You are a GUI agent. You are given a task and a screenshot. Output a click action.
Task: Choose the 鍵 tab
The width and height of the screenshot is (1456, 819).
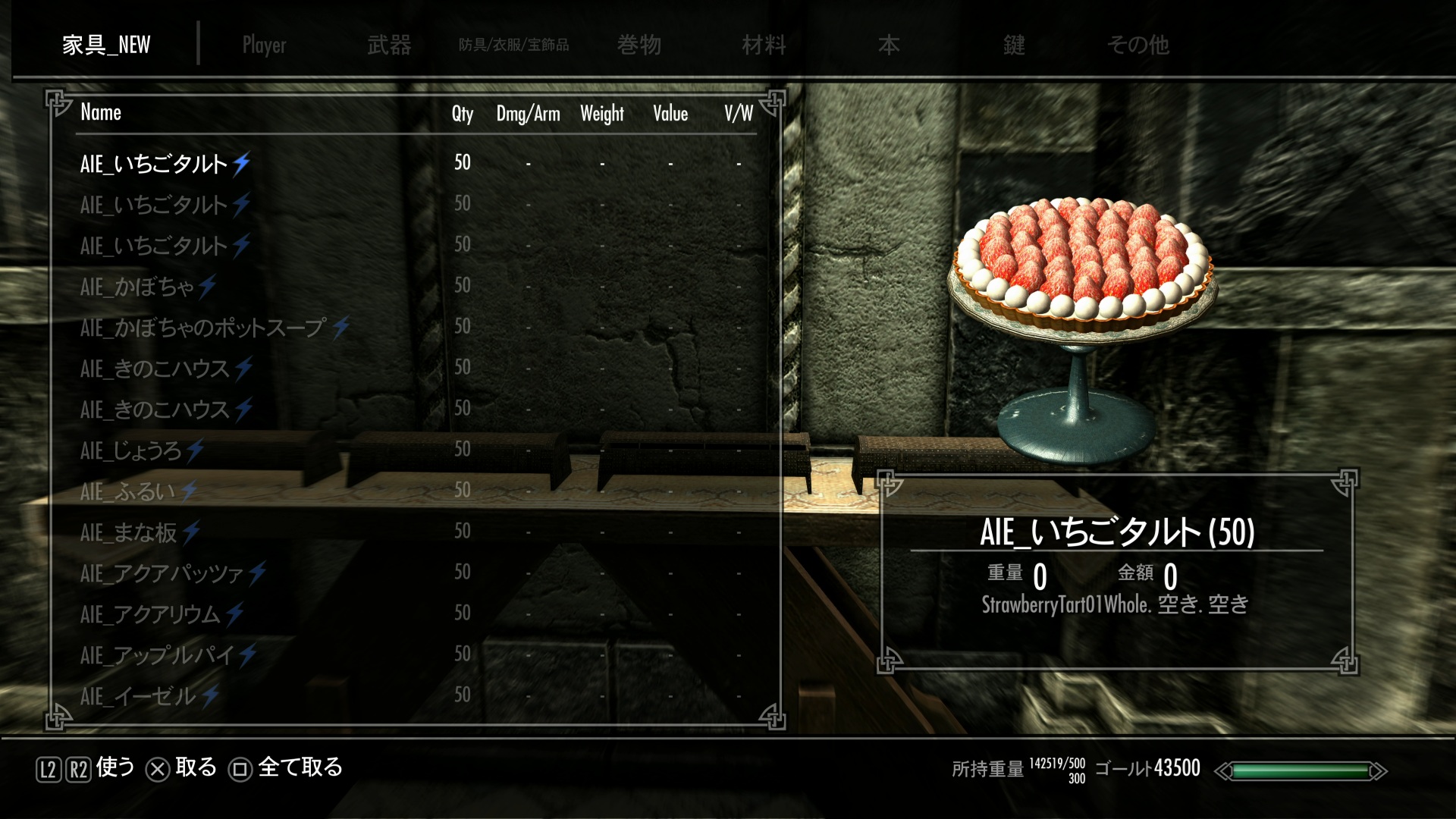point(1014,45)
